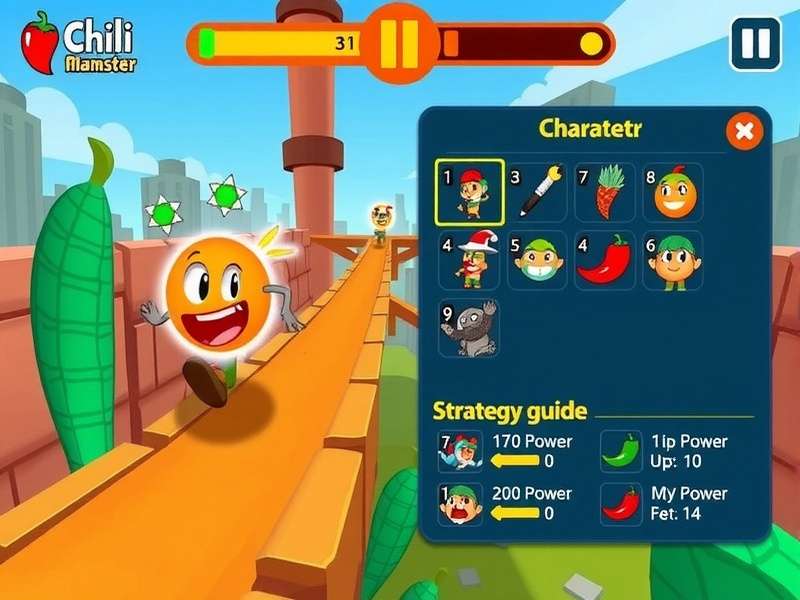Click the green chili power-up icon
Screen dimensions: 800x600
tap(621, 451)
